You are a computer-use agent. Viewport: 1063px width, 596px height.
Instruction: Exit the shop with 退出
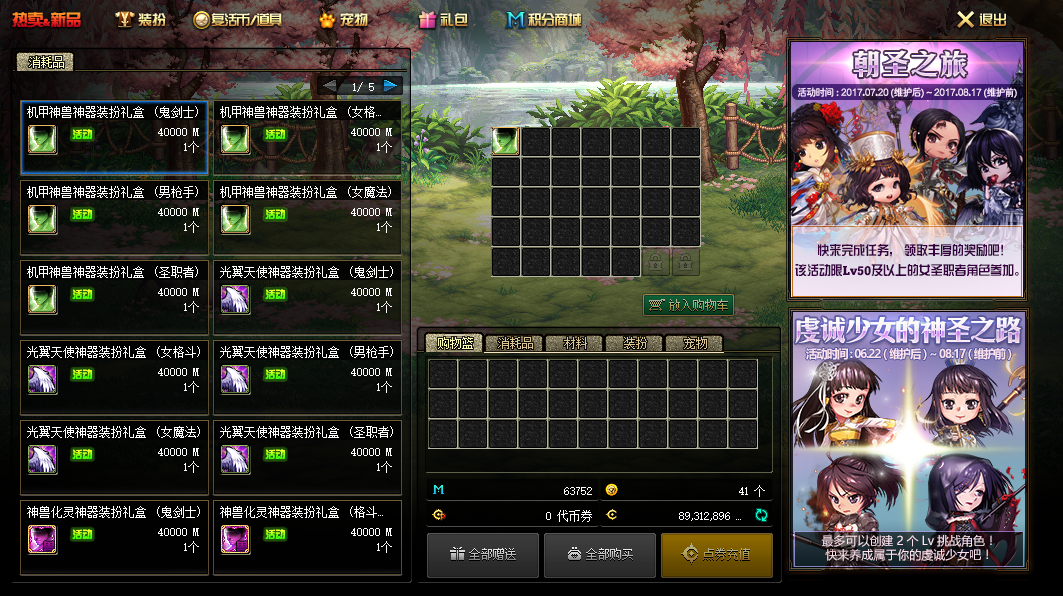(x=982, y=19)
